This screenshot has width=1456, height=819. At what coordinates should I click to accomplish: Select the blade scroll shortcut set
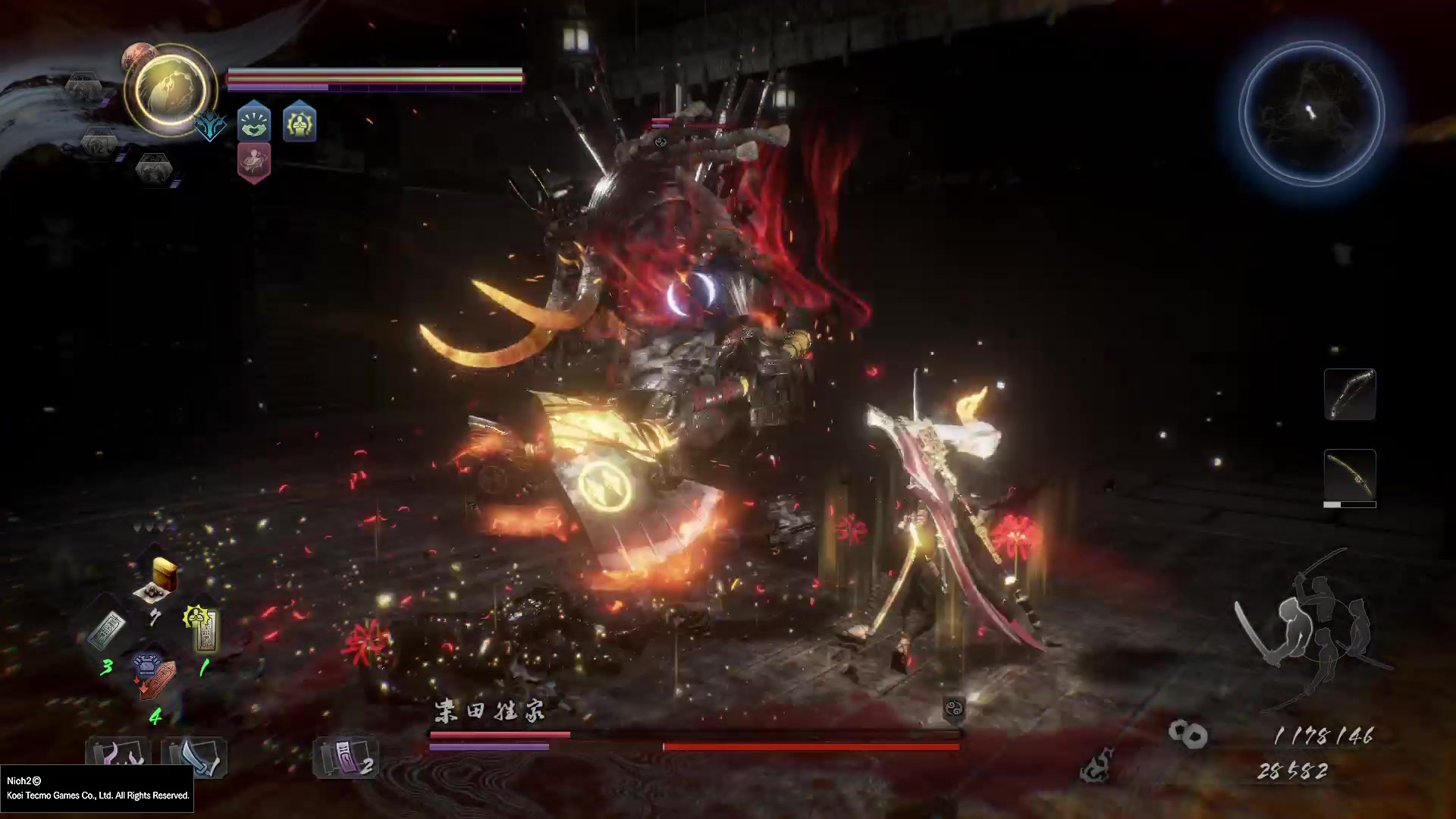tap(194, 757)
